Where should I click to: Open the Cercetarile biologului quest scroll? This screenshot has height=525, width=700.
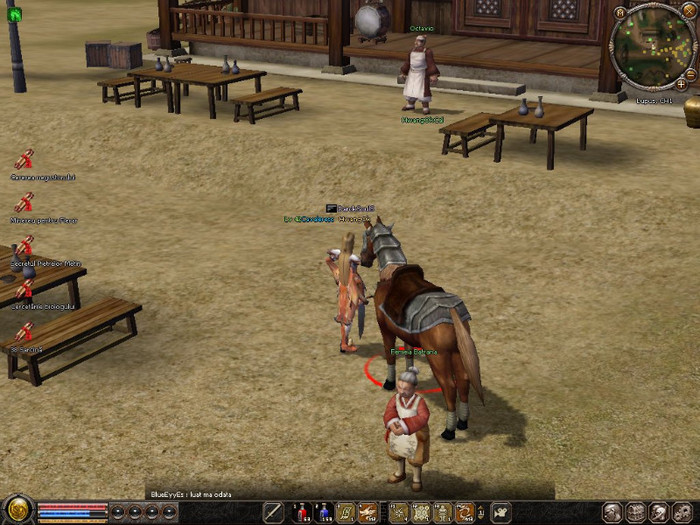24,290
